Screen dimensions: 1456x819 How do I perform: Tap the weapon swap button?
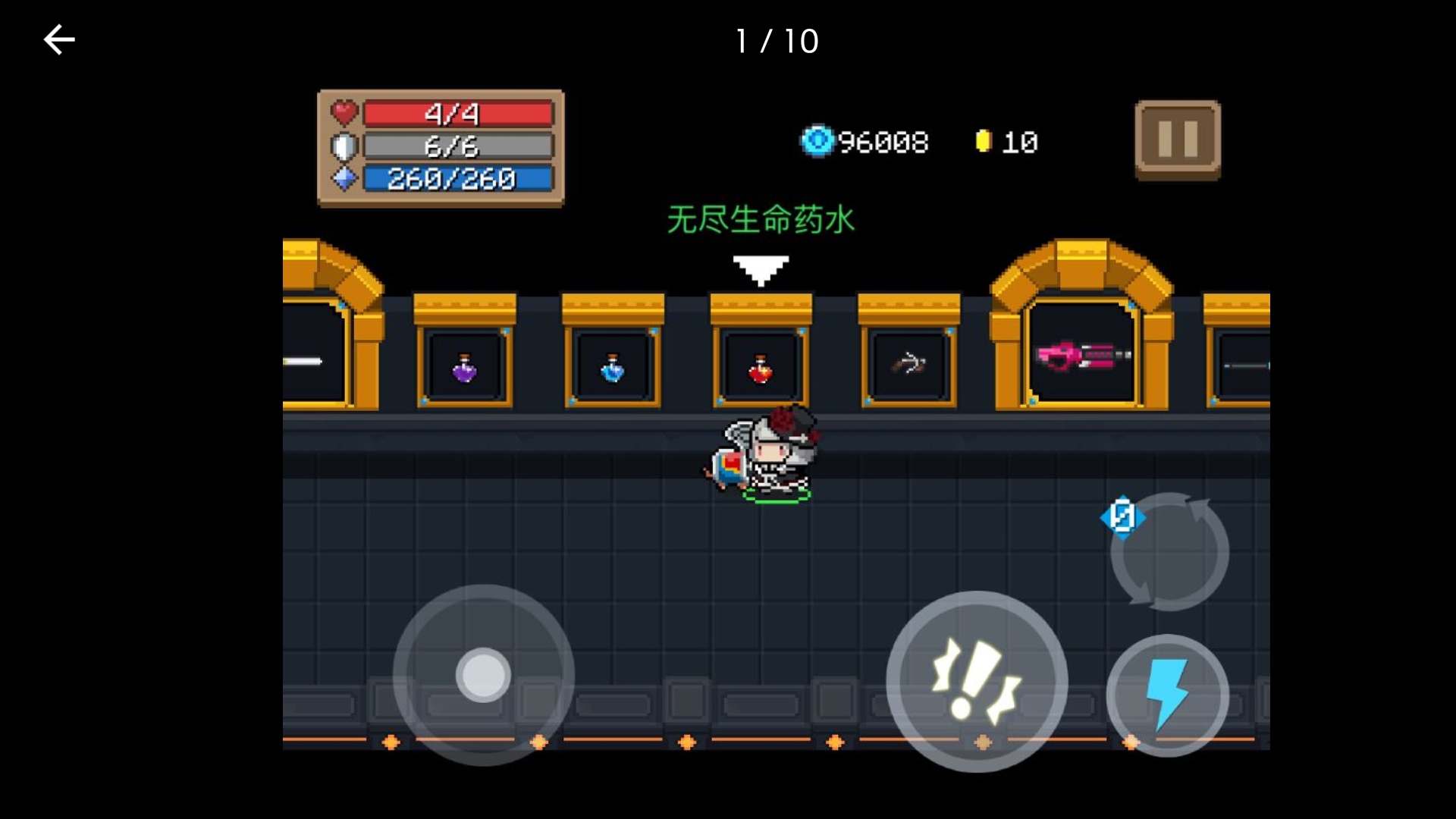[1169, 552]
